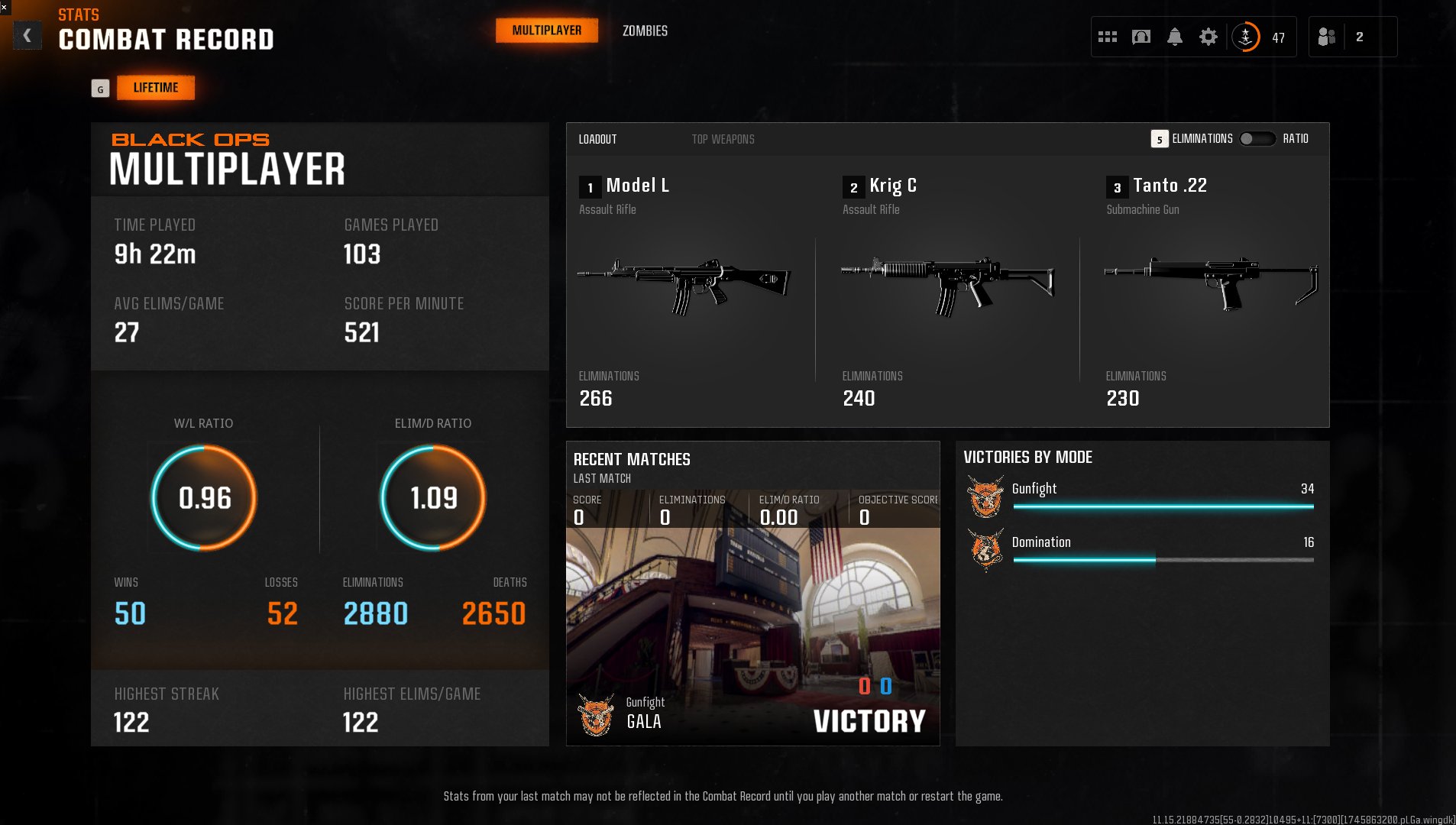Go back using the arrow button

pos(28,35)
